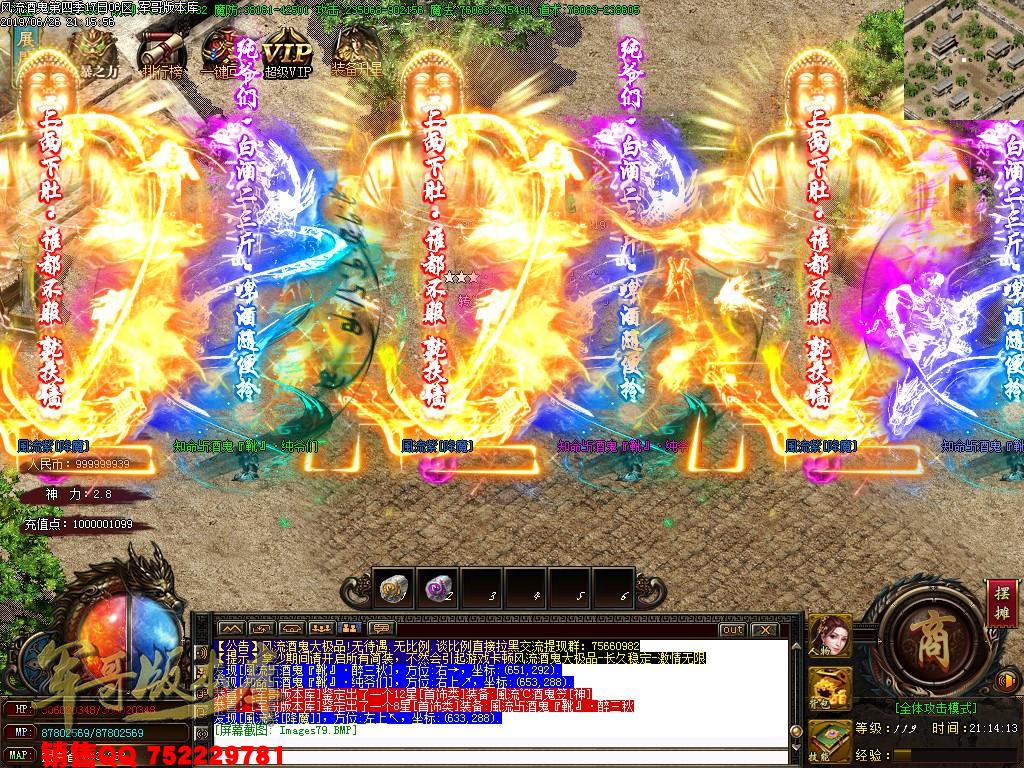
Task: Select the white scroll in hotbar slot 1
Action: coord(393,591)
